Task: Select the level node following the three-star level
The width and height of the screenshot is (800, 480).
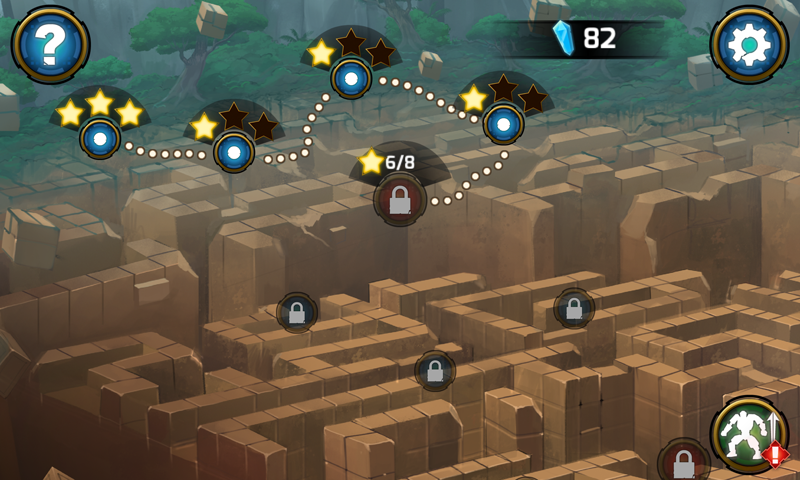Action: 233,151
